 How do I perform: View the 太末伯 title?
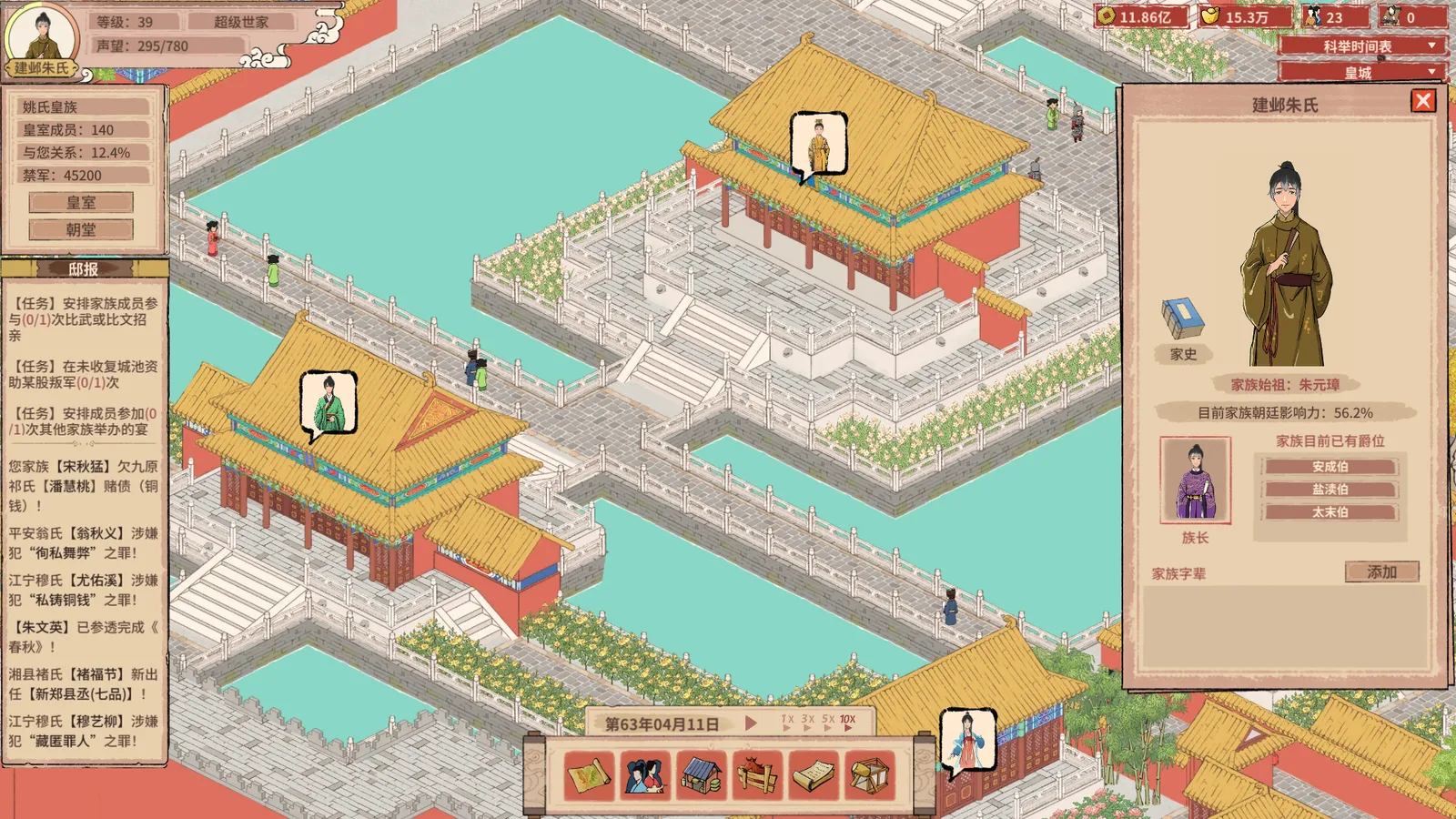tap(1330, 512)
